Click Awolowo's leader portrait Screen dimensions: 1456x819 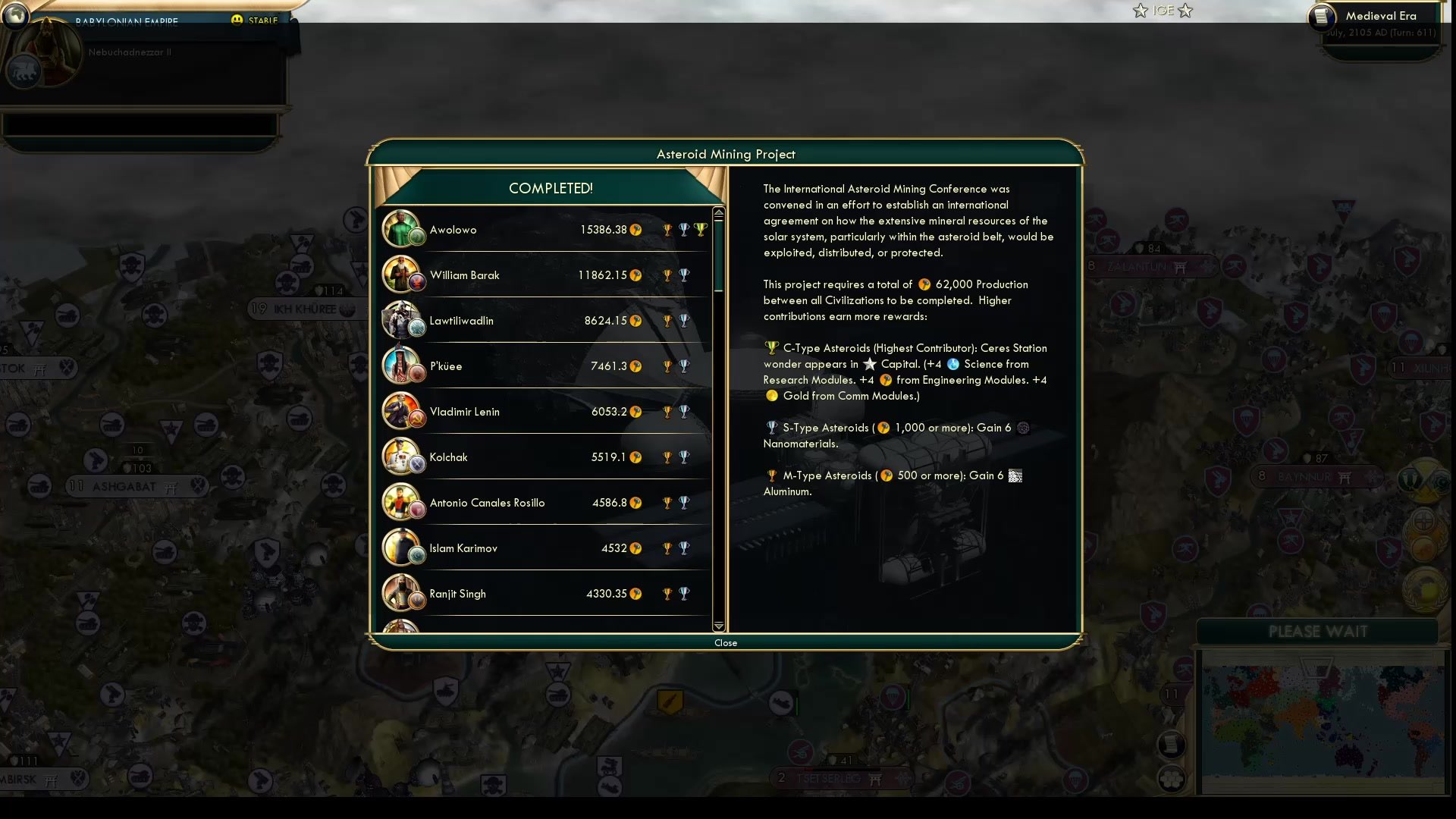coord(400,229)
